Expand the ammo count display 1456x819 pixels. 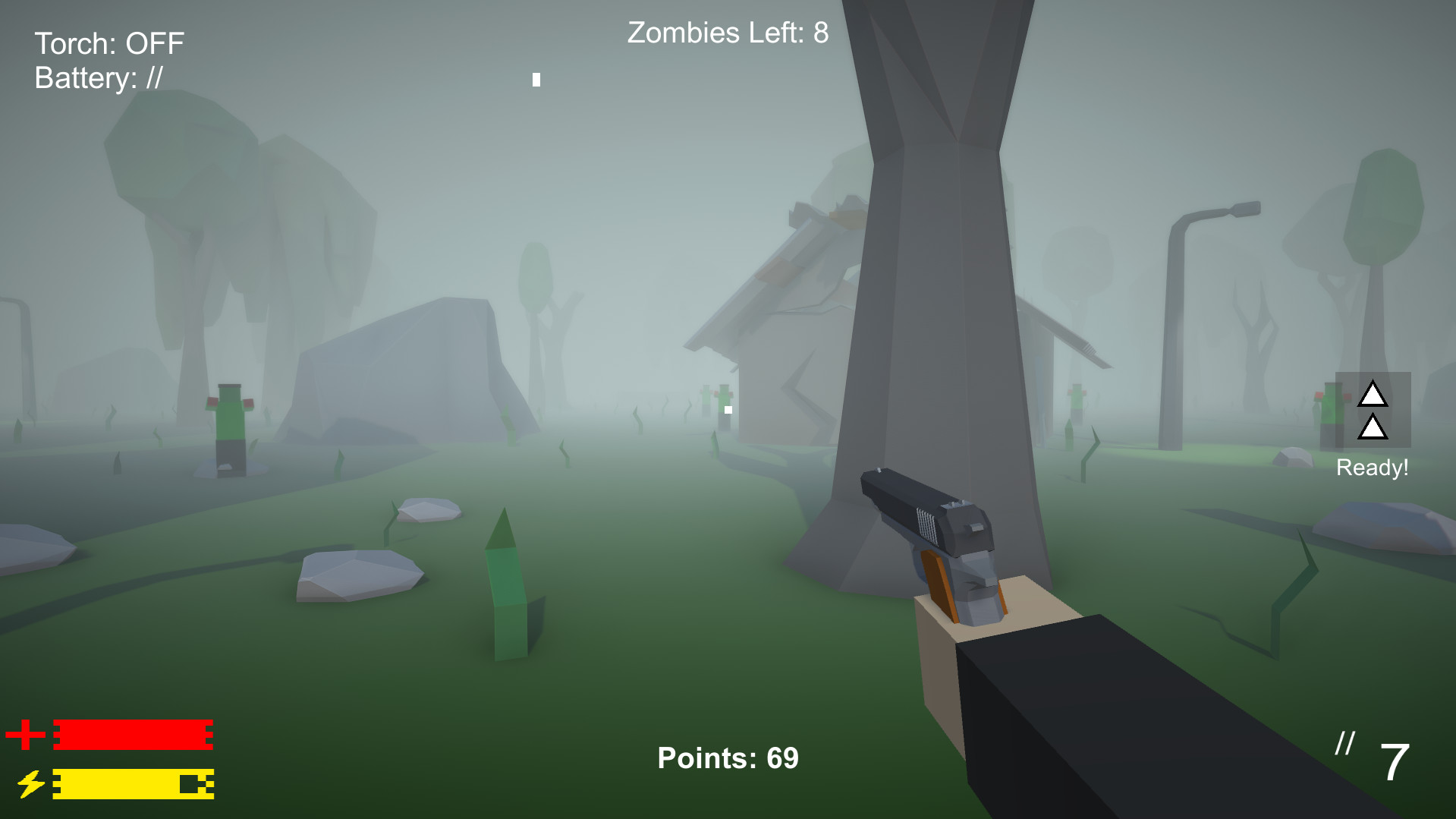tap(1395, 763)
